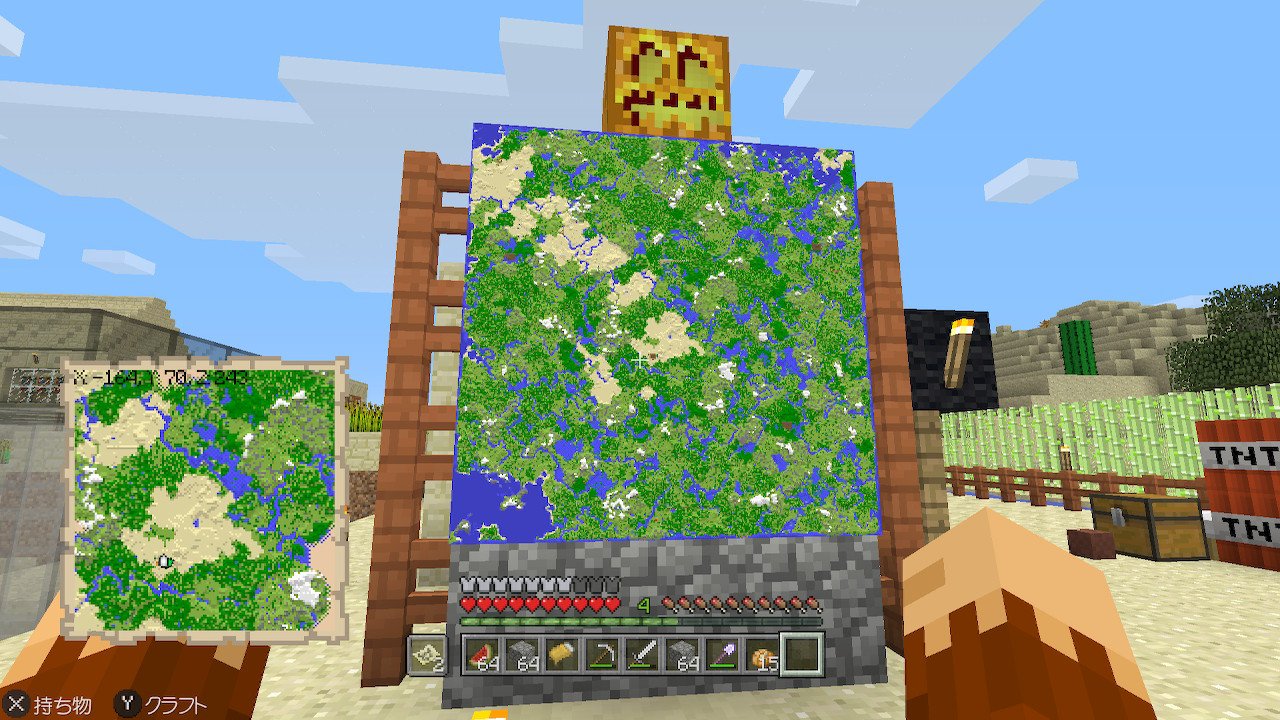The width and height of the screenshot is (1280, 720).
Task: Select the shovel in the hotbar
Action: point(723,654)
